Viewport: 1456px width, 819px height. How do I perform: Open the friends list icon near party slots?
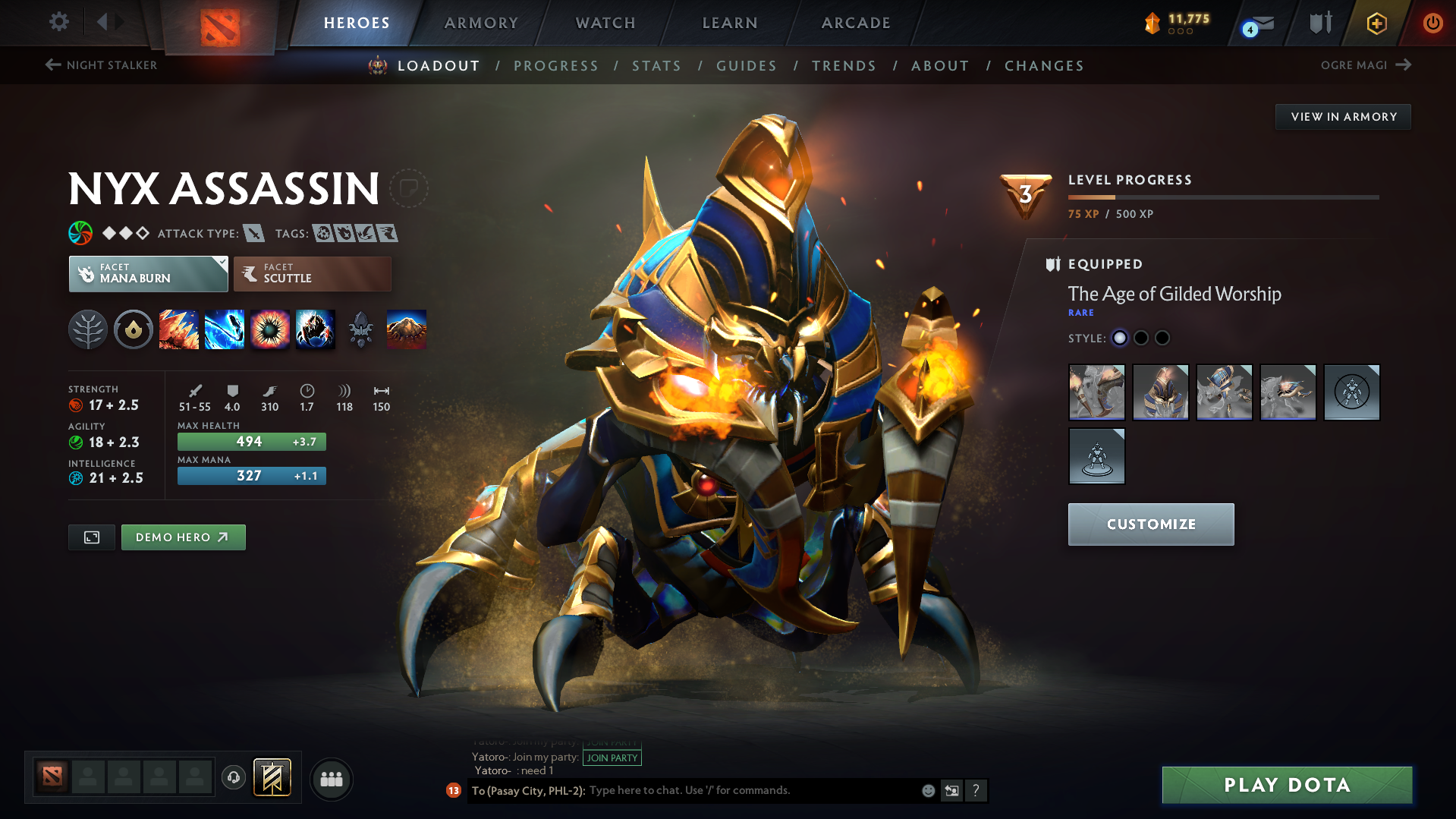(331, 779)
